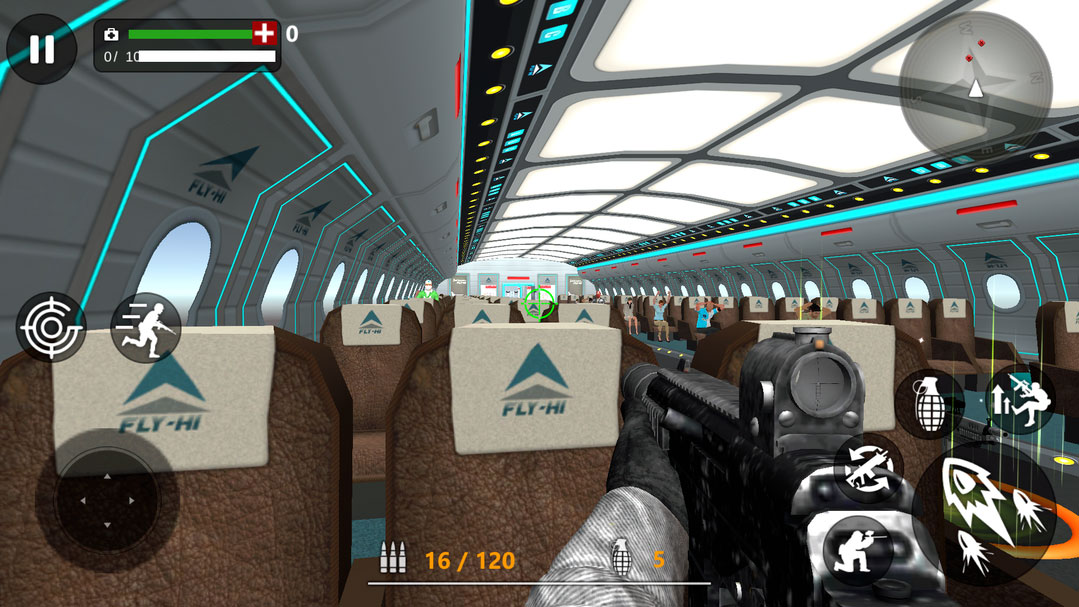Activate the running soldier sprint button
Viewport: 1079px width, 607px height.
[x=146, y=327]
